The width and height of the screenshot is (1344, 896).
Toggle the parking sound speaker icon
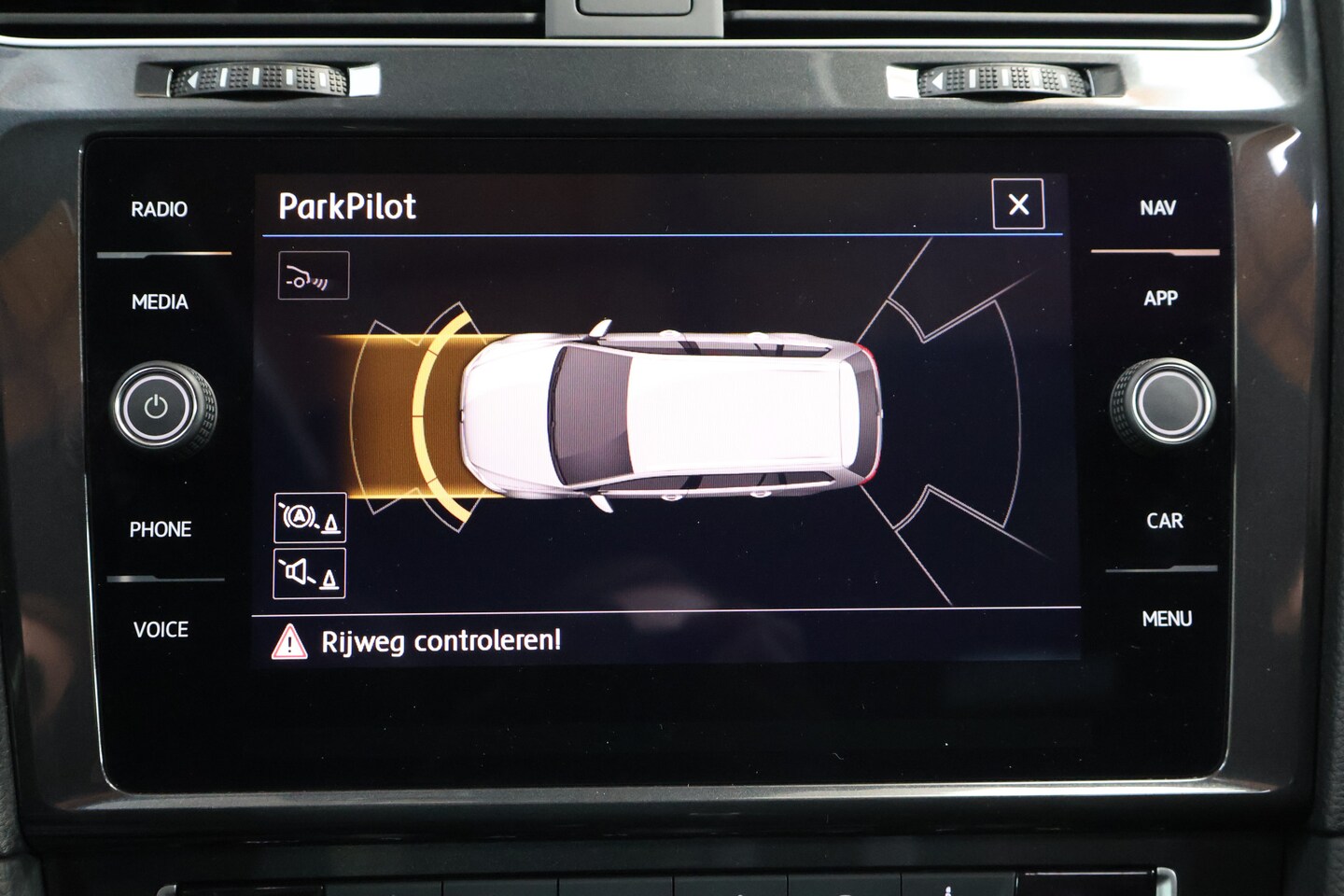pyautogui.click(x=310, y=573)
